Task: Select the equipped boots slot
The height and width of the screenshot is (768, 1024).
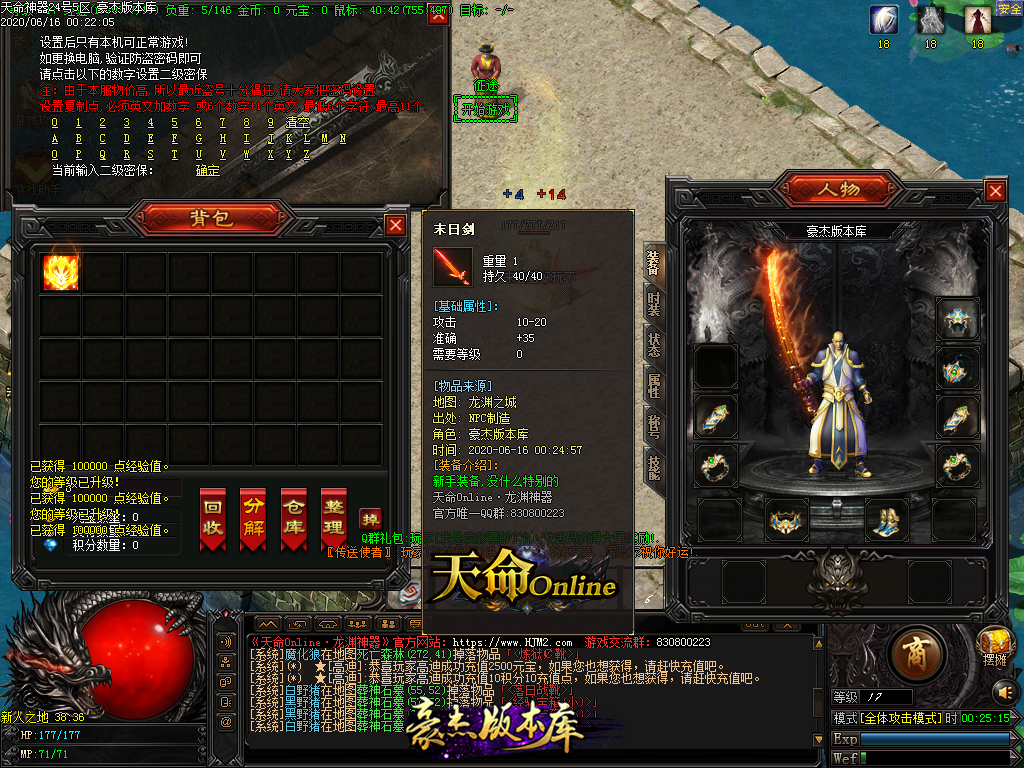Action: [x=886, y=520]
